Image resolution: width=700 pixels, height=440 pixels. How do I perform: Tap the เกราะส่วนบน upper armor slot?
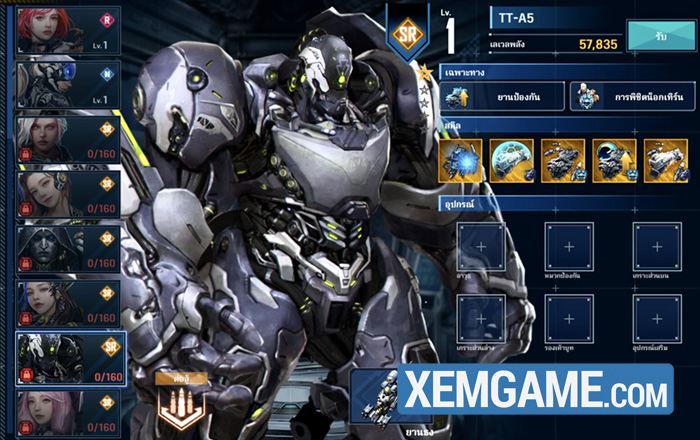click(657, 246)
